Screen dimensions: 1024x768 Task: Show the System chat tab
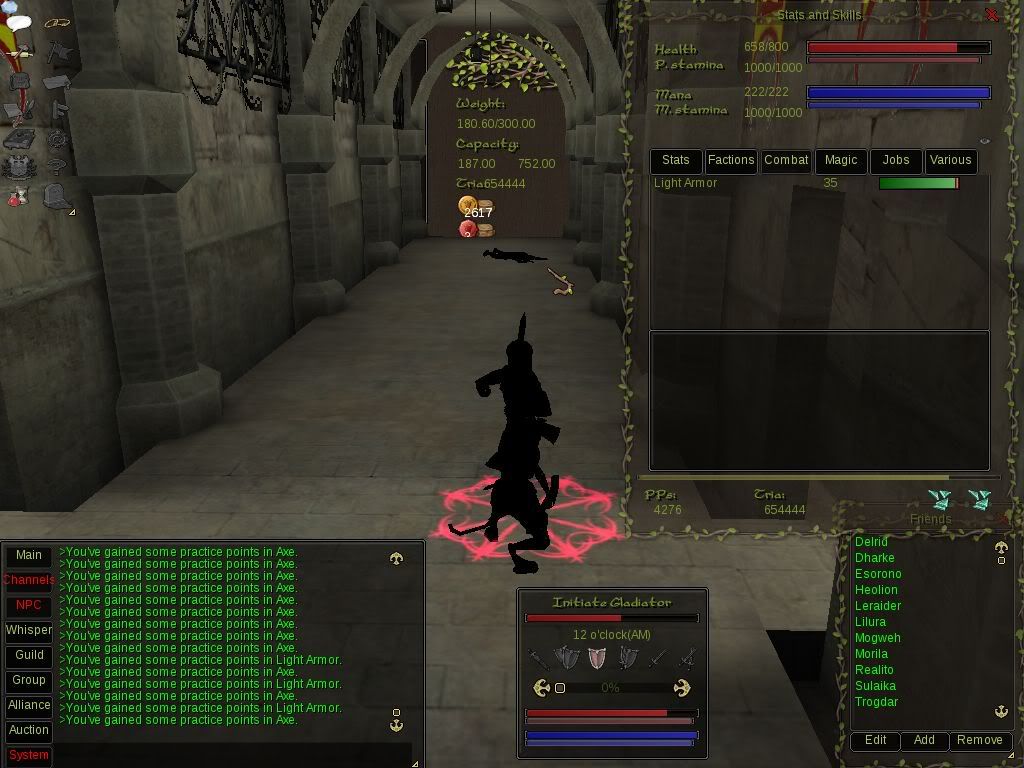coord(29,755)
